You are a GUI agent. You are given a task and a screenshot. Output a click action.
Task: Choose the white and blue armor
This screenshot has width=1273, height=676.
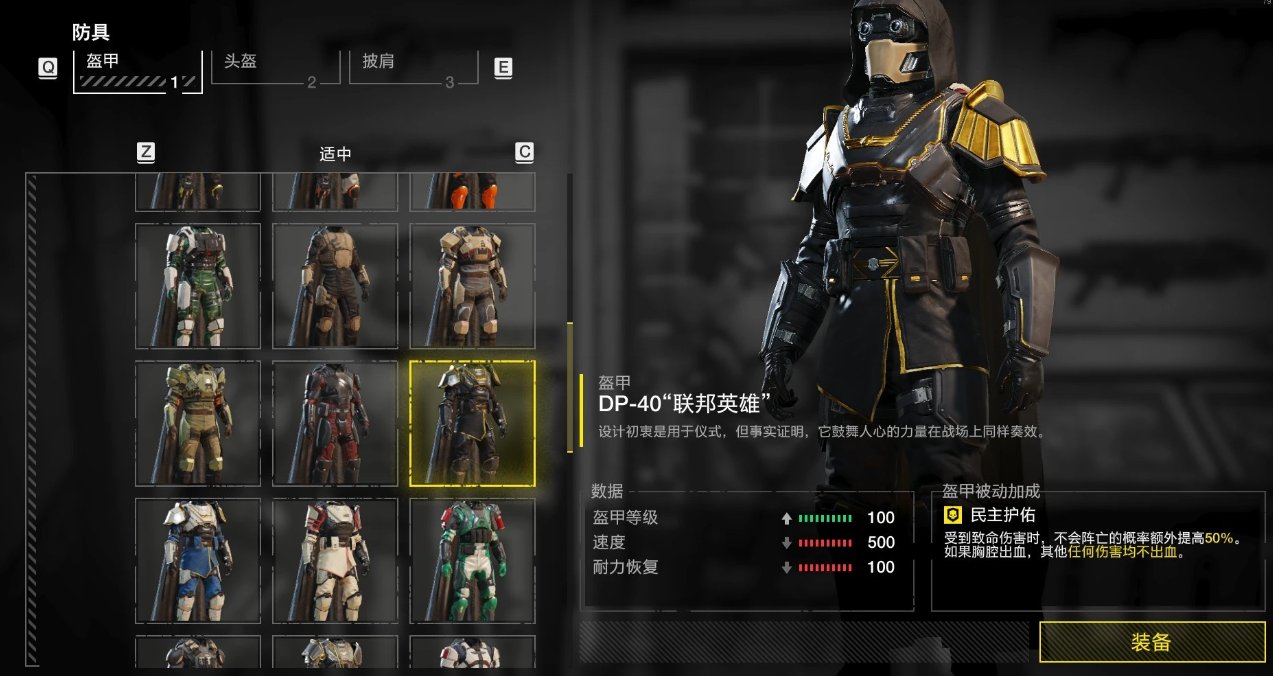(198, 560)
